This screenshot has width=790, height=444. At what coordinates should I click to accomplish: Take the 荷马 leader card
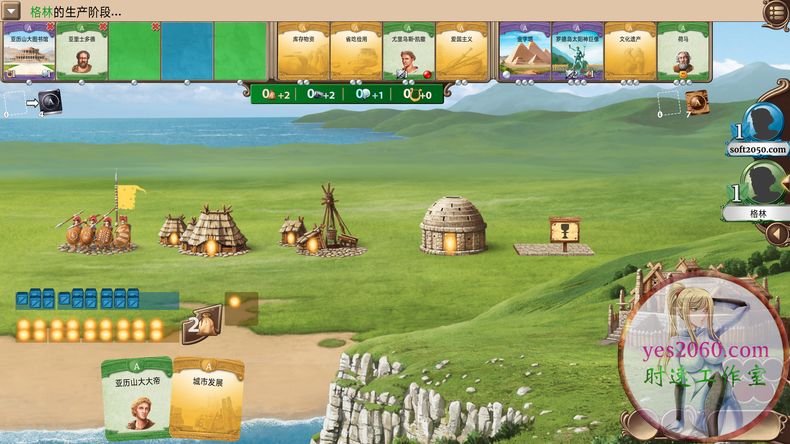click(683, 52)
